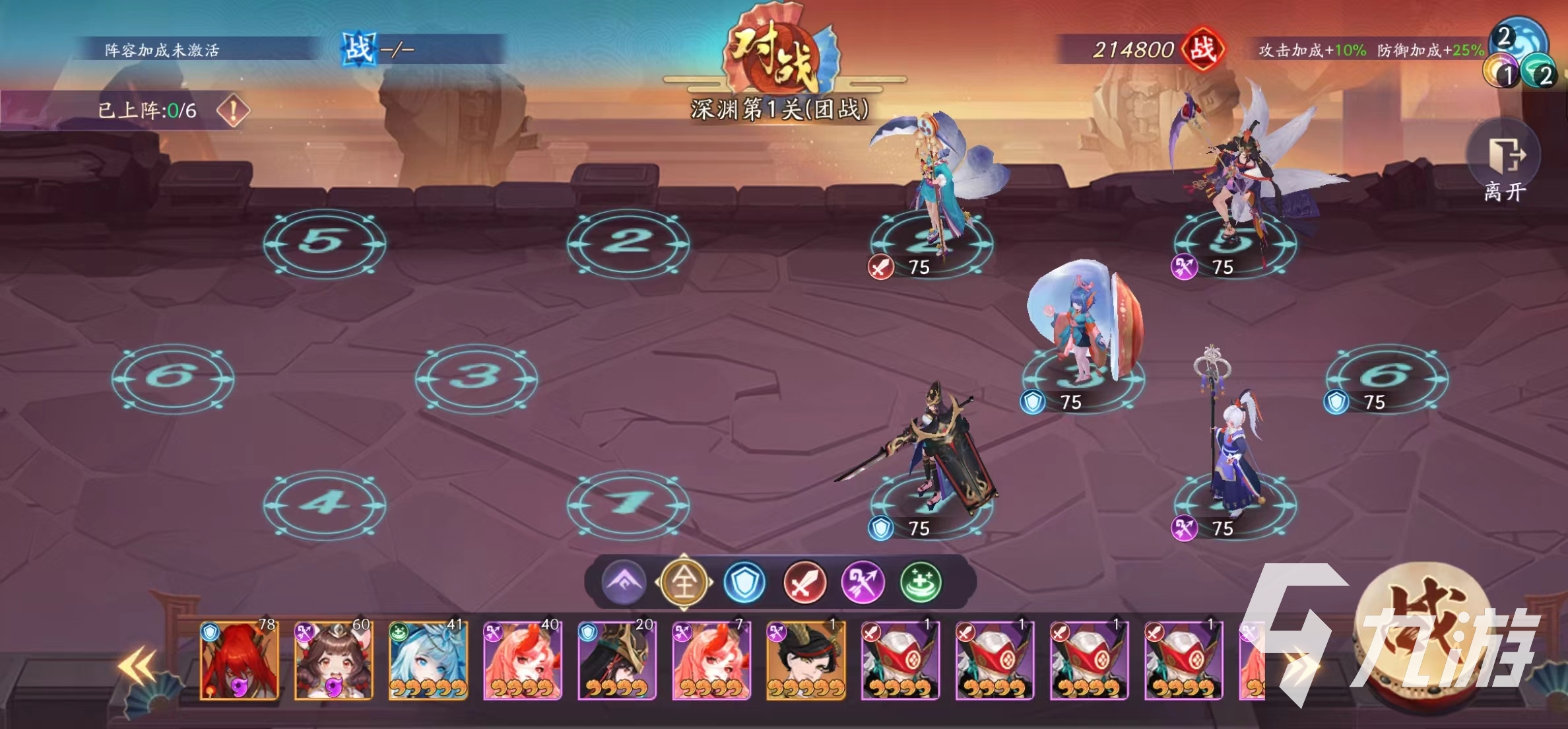
Task: Show all heroes with the 全 filter
Action: [x=684, y=582]
